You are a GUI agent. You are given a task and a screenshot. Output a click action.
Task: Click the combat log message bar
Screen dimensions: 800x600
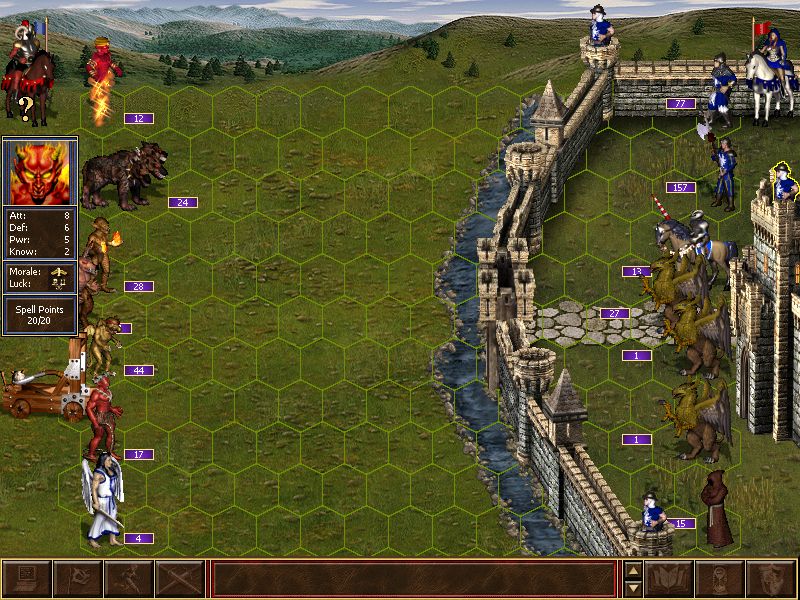(x=413, y=579)
